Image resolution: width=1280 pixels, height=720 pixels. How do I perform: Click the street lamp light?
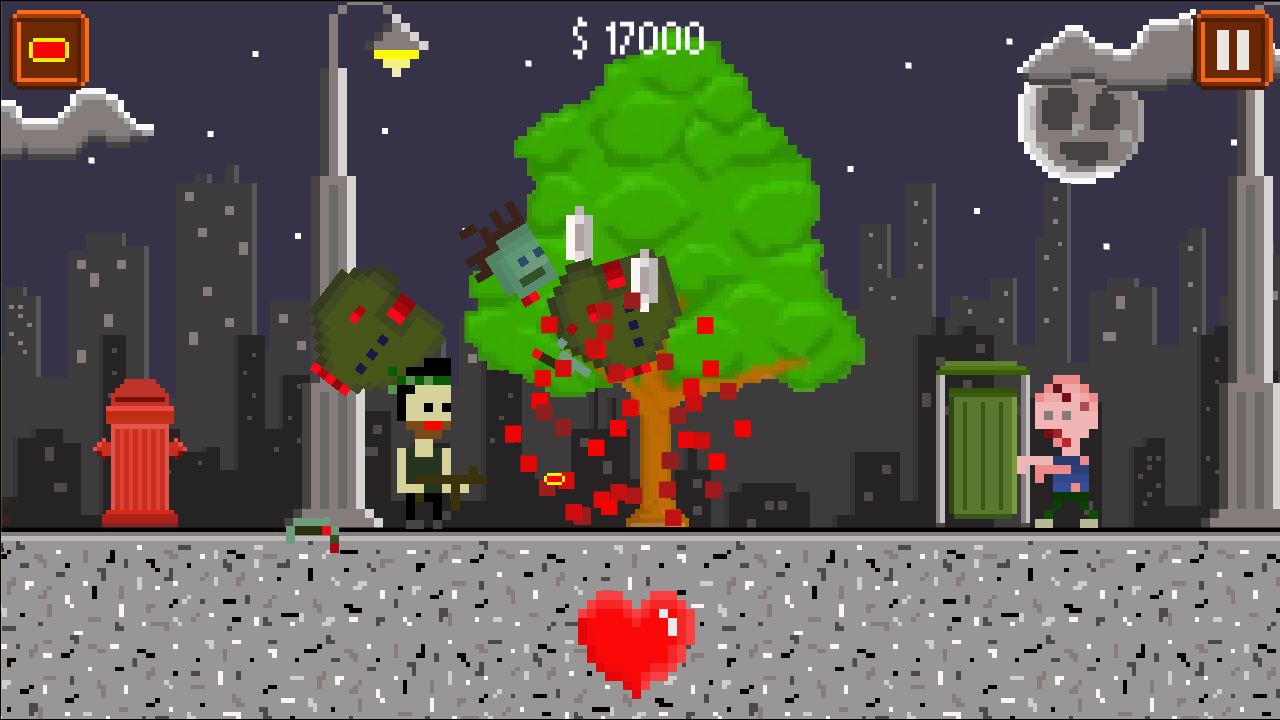[x=394, y=50]
